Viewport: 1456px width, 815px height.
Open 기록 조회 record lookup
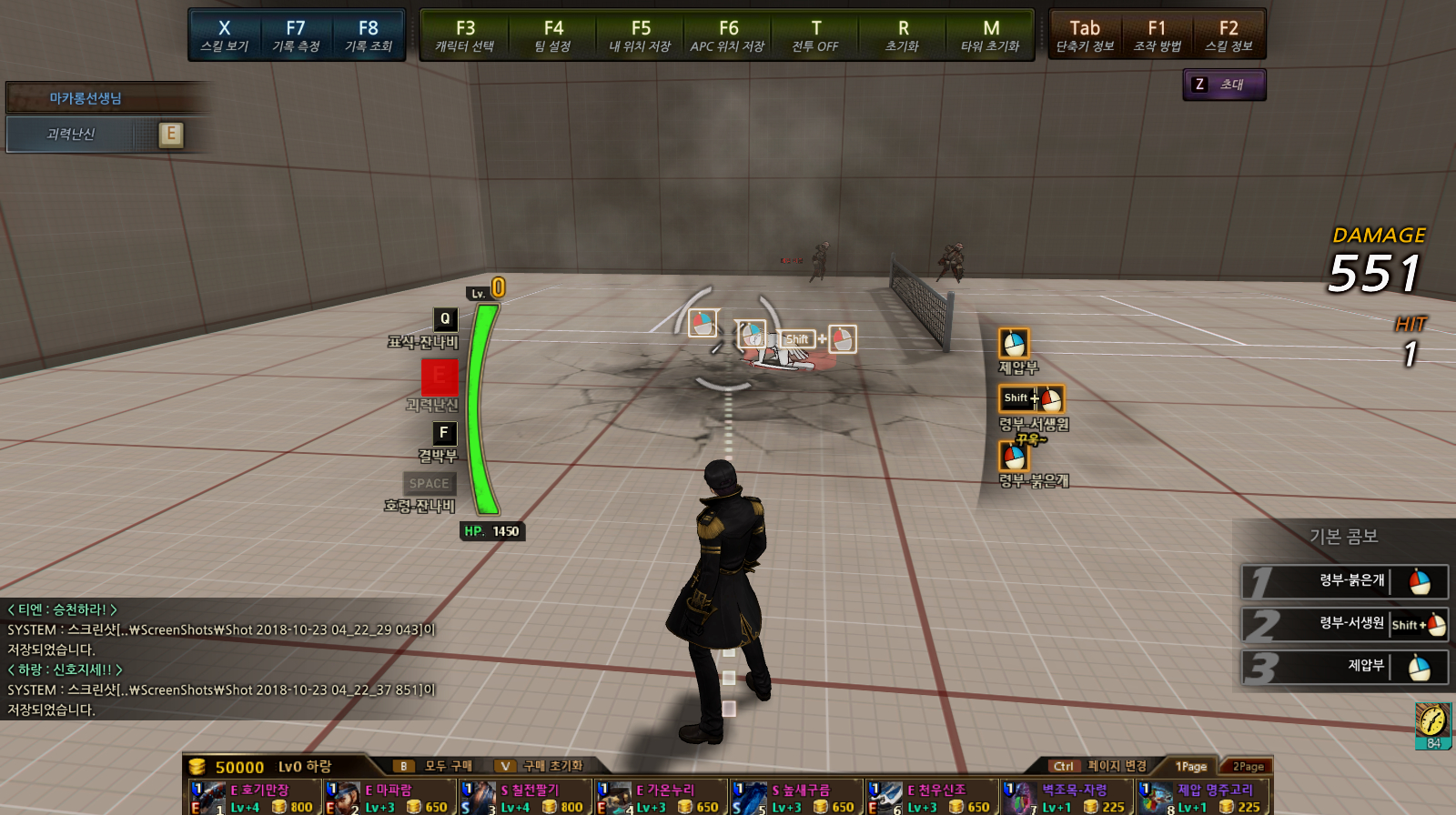pos(369,35)
